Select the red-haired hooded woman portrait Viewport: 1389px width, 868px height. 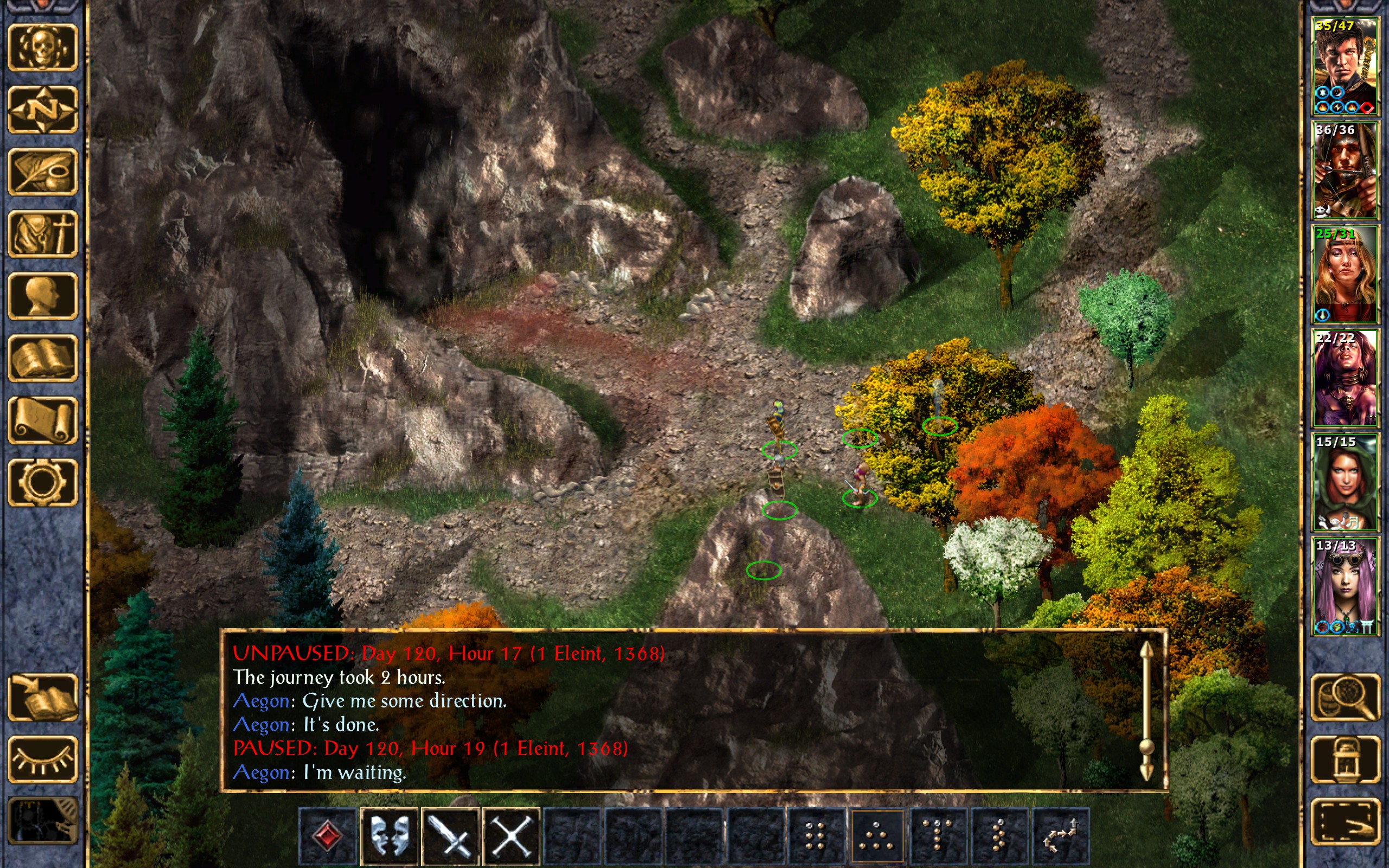tap(1344, 482)
